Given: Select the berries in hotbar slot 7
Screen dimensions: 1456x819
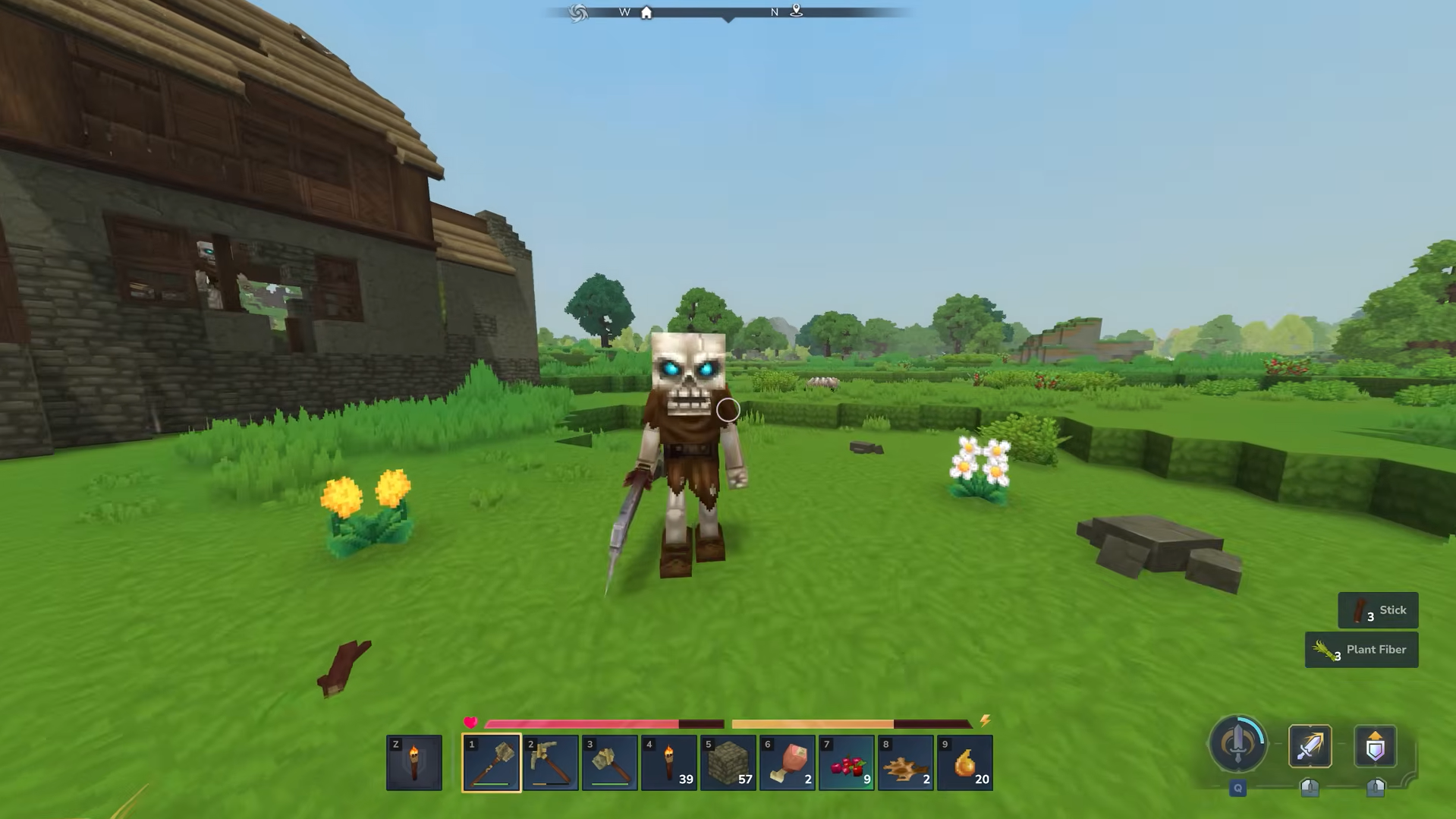Looking at the screenshot, I should coord(845,762).
